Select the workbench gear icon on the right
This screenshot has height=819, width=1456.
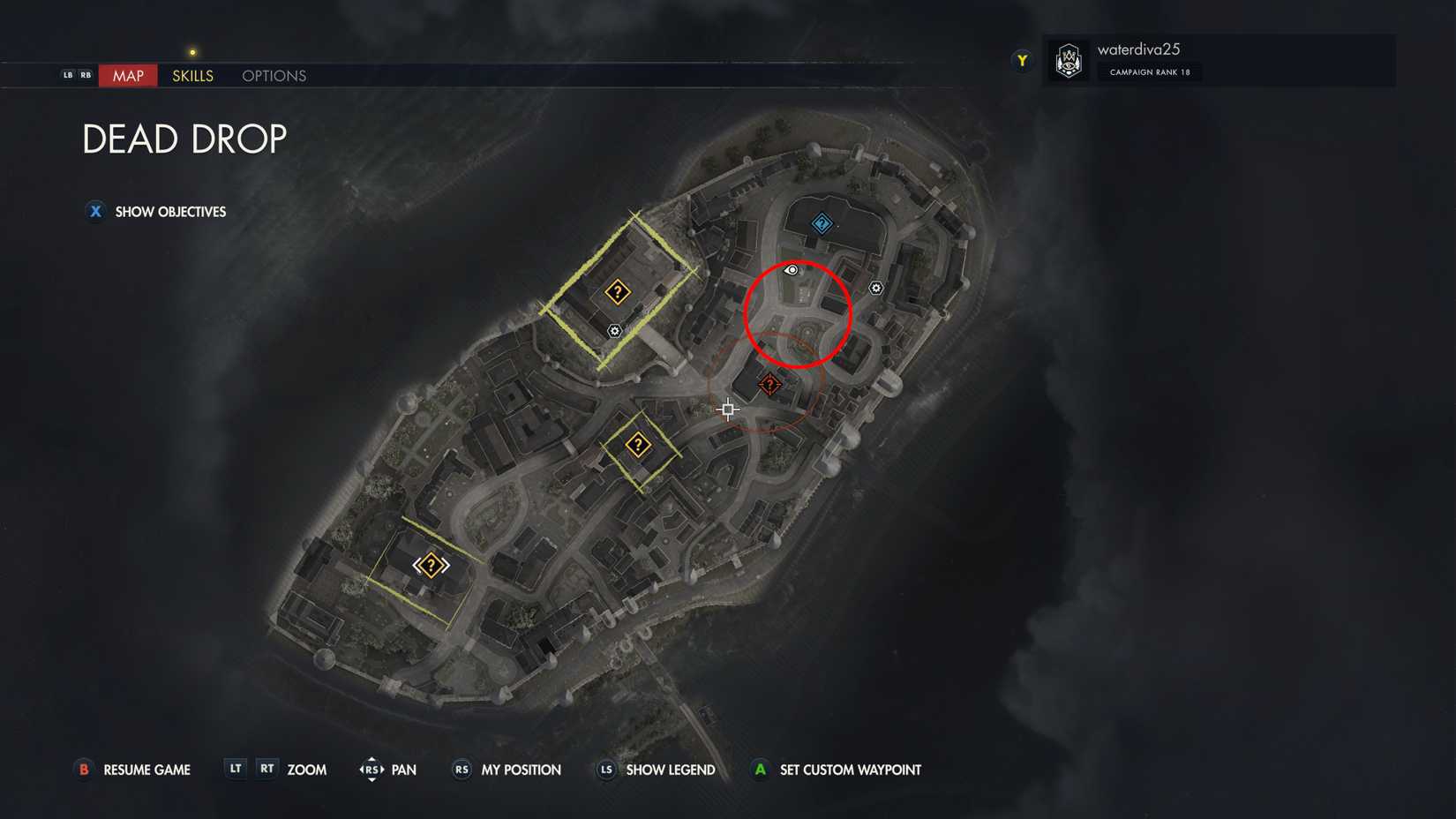[876, 288]
